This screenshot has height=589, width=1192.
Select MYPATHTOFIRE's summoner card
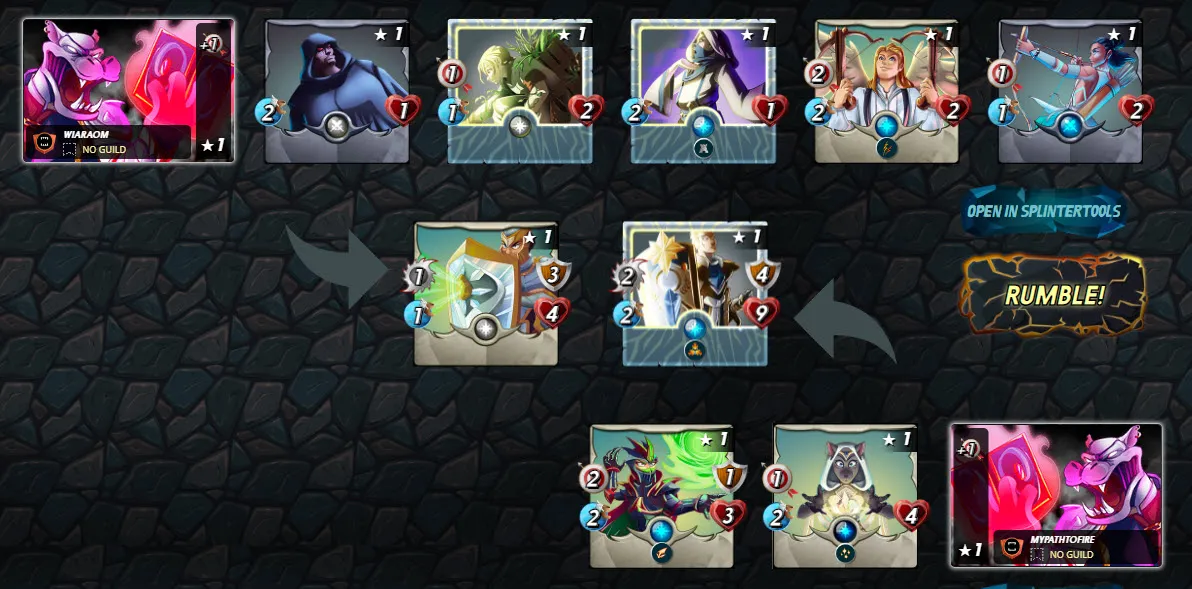click(x=1056, y=495)
